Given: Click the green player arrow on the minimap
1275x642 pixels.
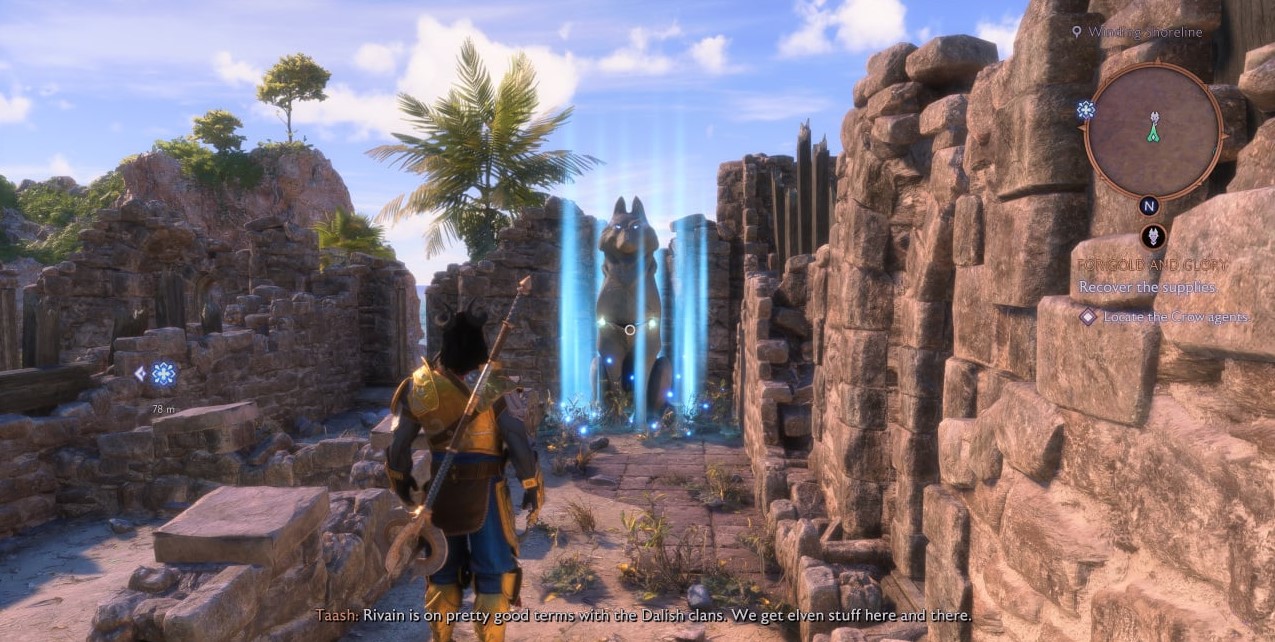Looking at the screenshot, I should tap(1153, 131).
